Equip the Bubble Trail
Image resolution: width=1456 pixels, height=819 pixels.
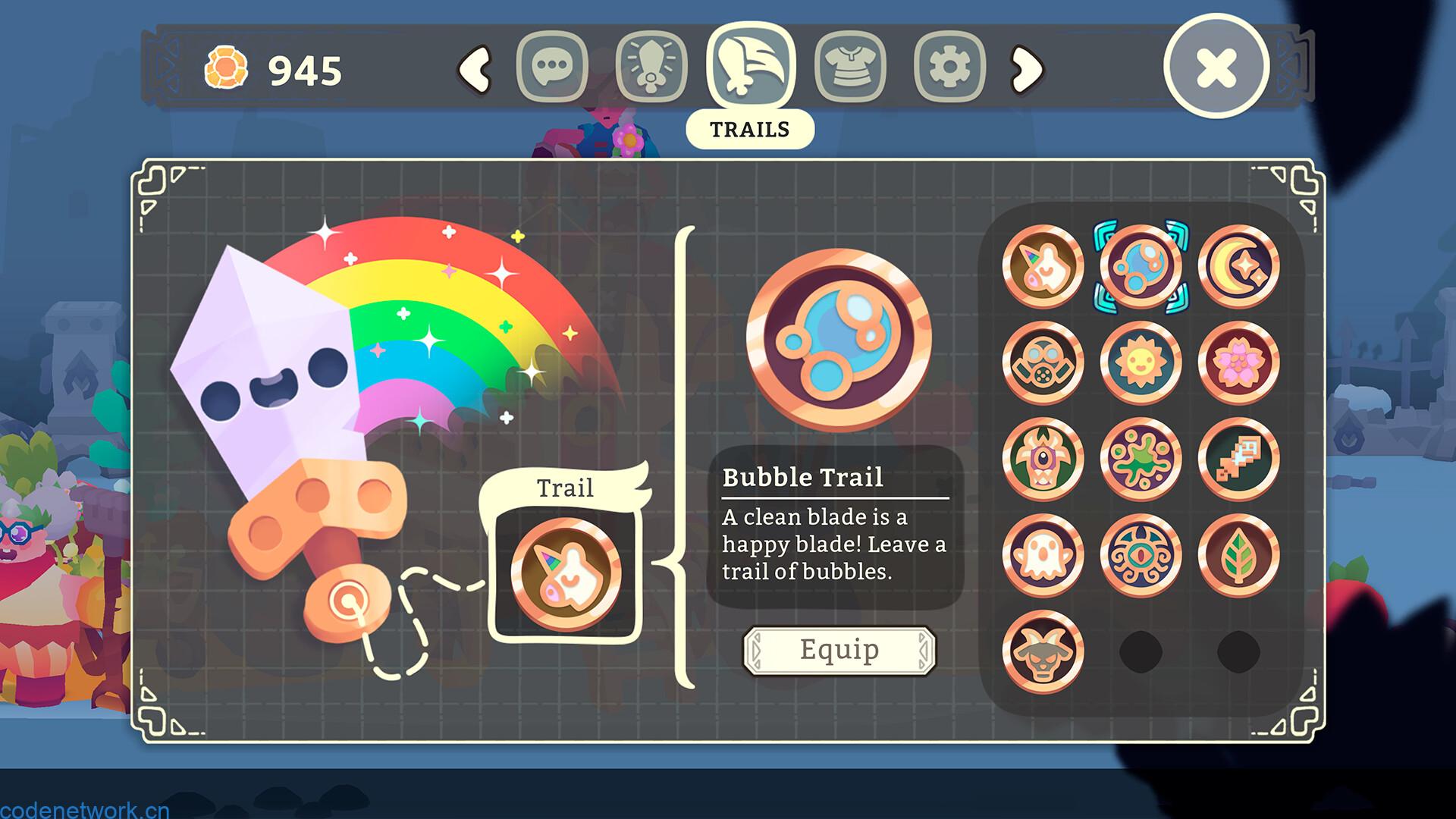pos(839,650)
